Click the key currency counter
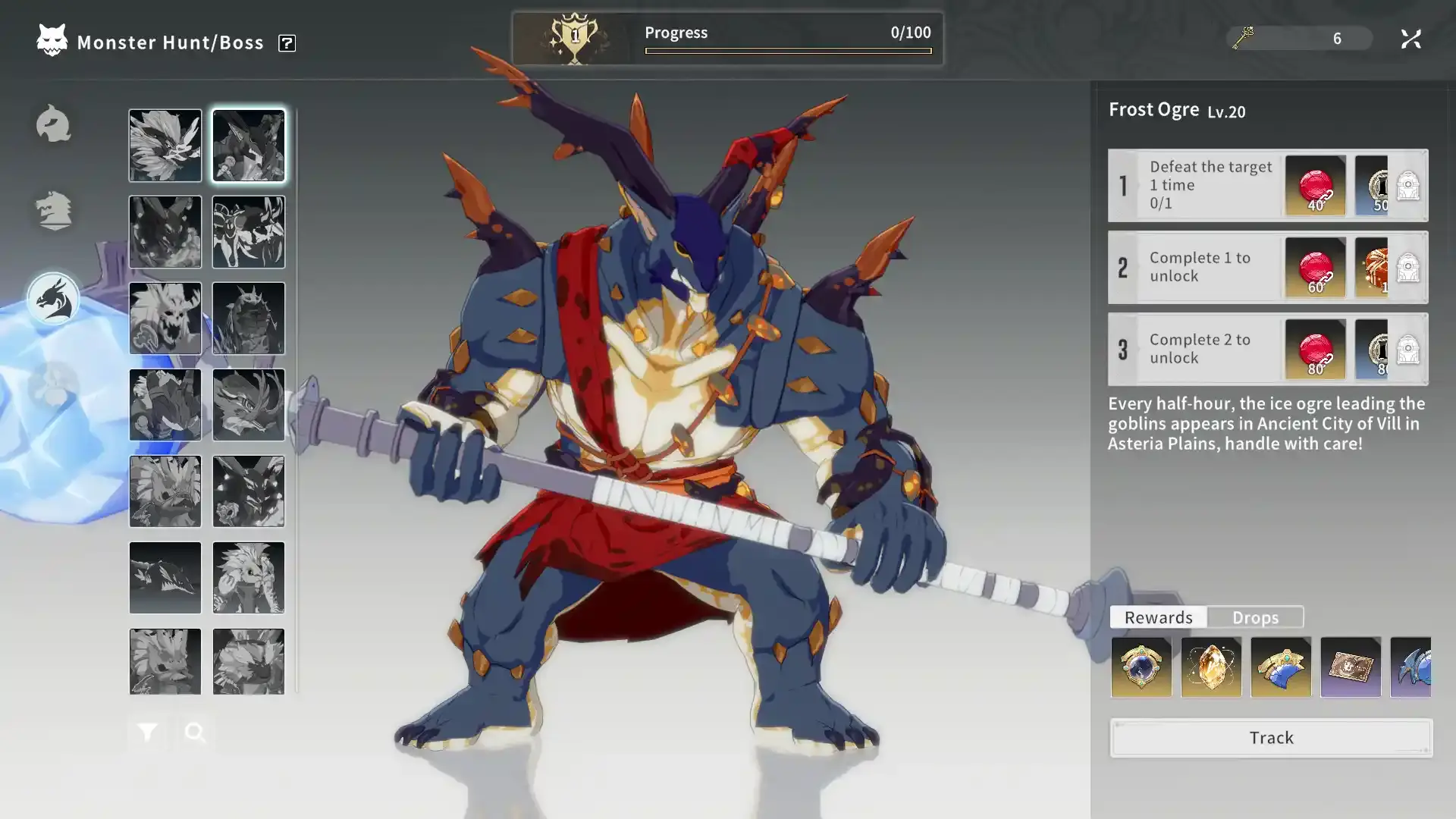The image size is (1456, 819). tap(1298, 39)
